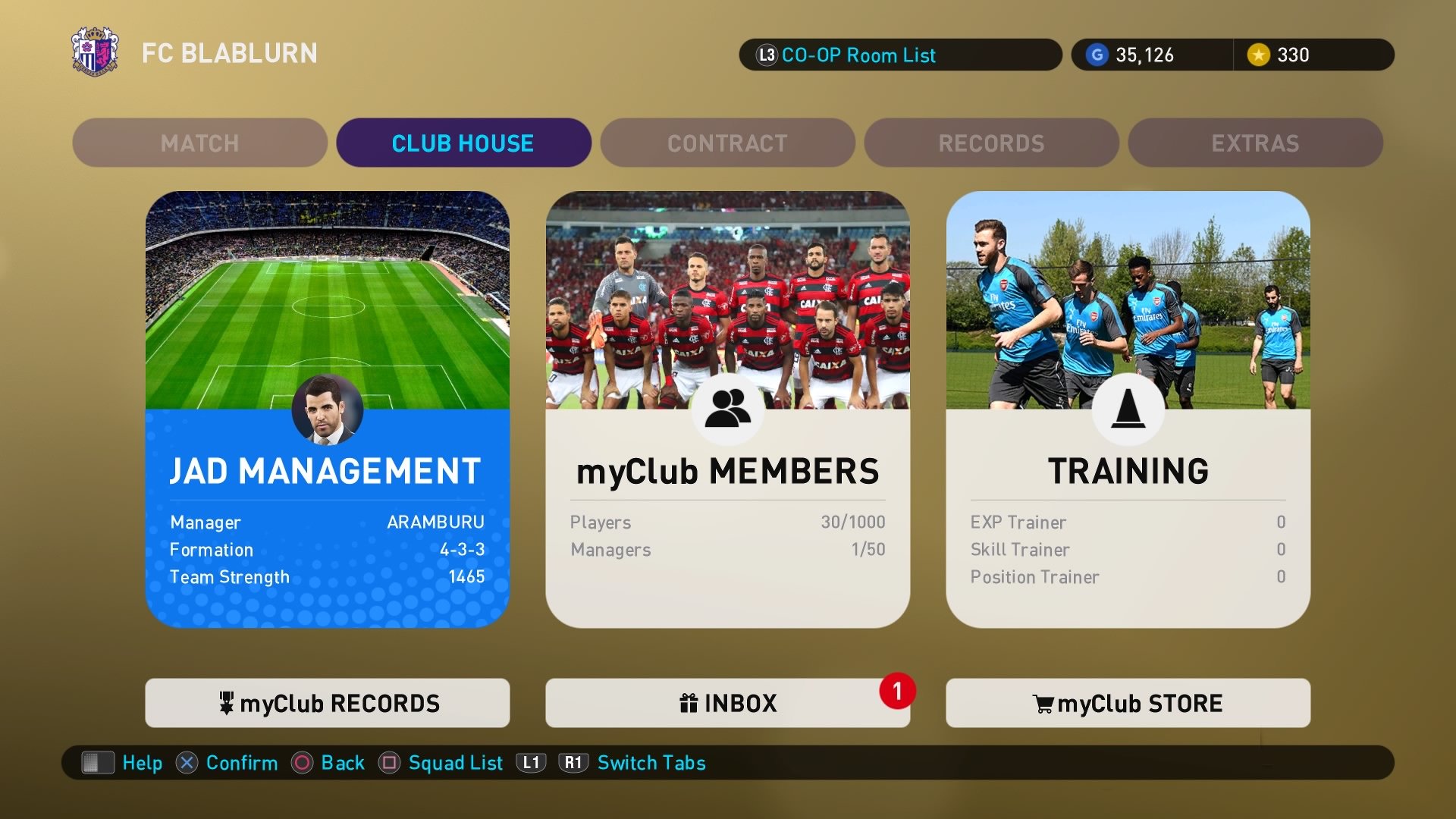Switch to the EXTRAS tab
Viewport: 1456px width, 819px height.
point(1255,143)
